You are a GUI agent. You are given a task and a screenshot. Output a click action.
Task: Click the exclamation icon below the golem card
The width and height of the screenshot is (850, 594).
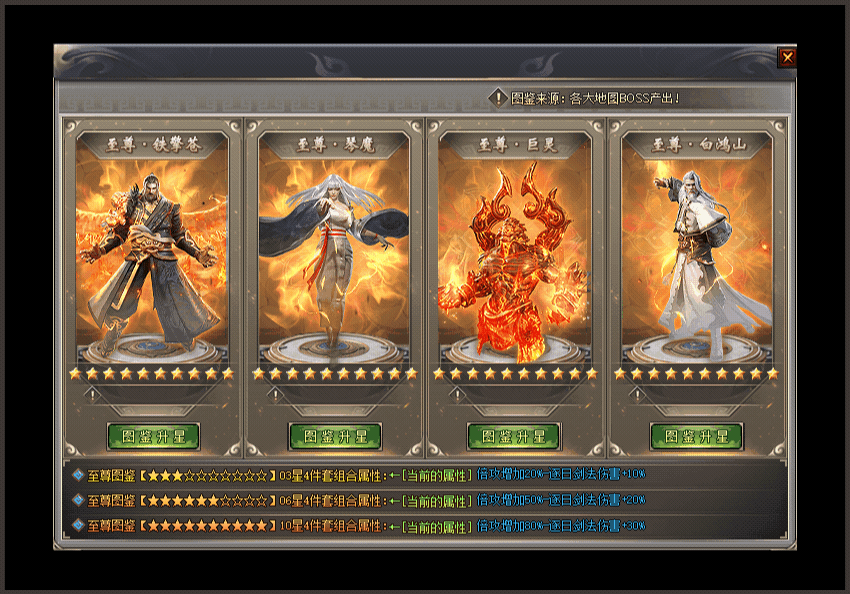pos(454,395)
